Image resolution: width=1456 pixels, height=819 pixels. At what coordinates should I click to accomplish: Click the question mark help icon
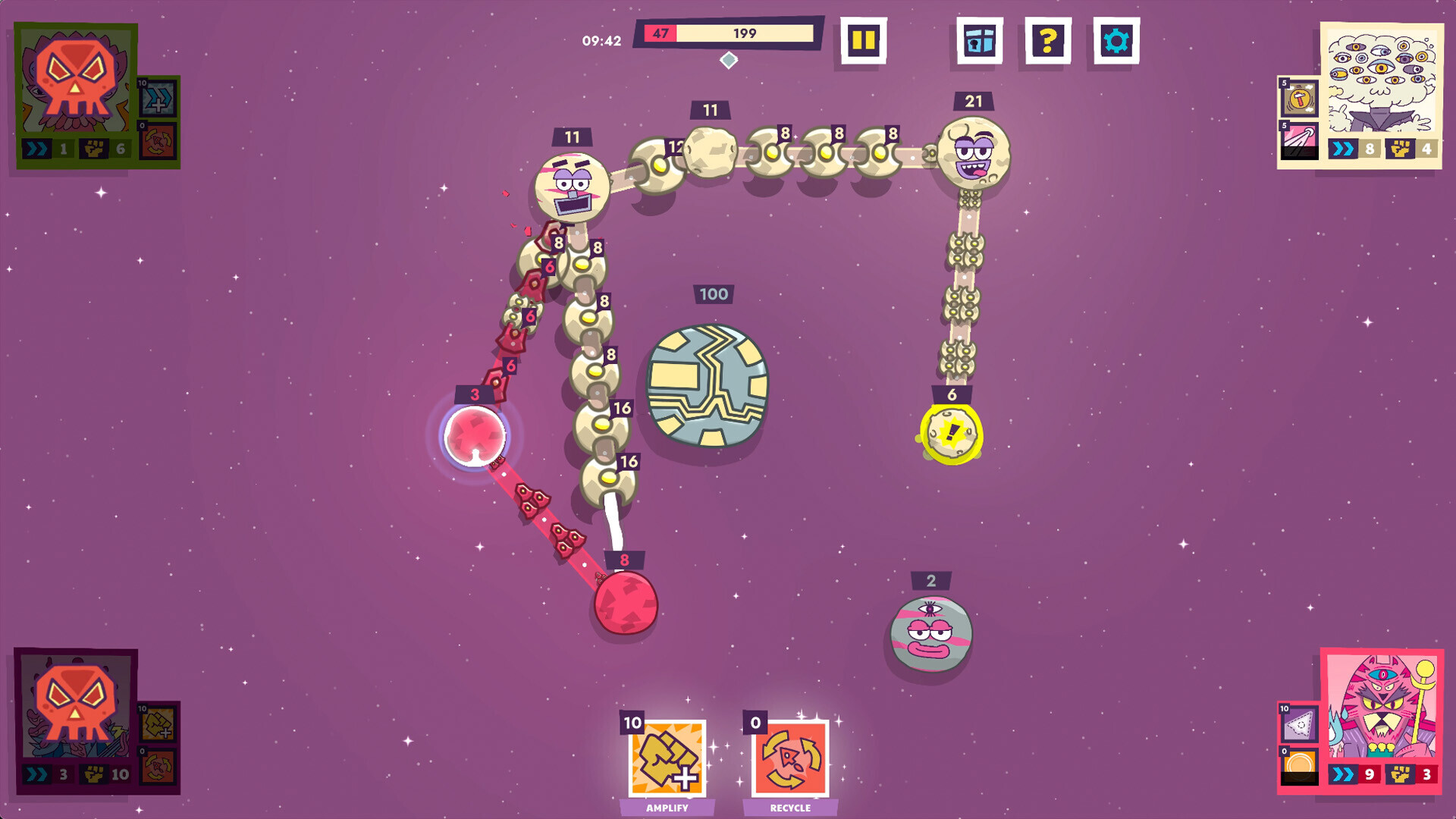[1047, 42]
